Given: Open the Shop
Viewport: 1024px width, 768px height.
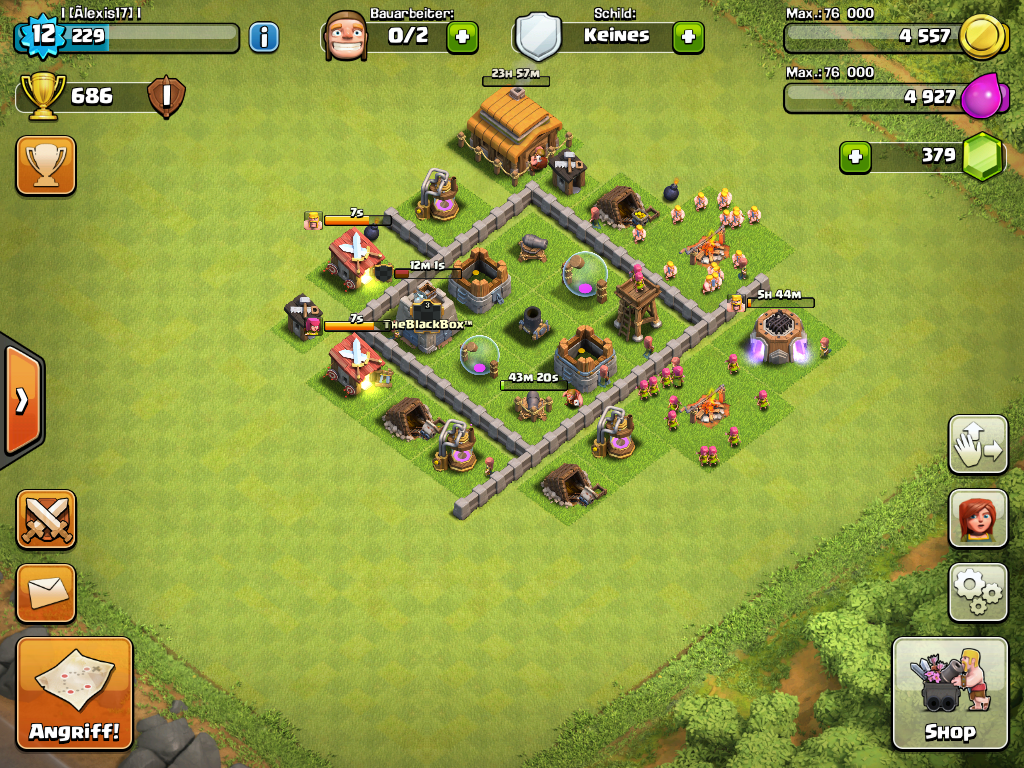Looking at the screenshot, I should coord(950,693).
